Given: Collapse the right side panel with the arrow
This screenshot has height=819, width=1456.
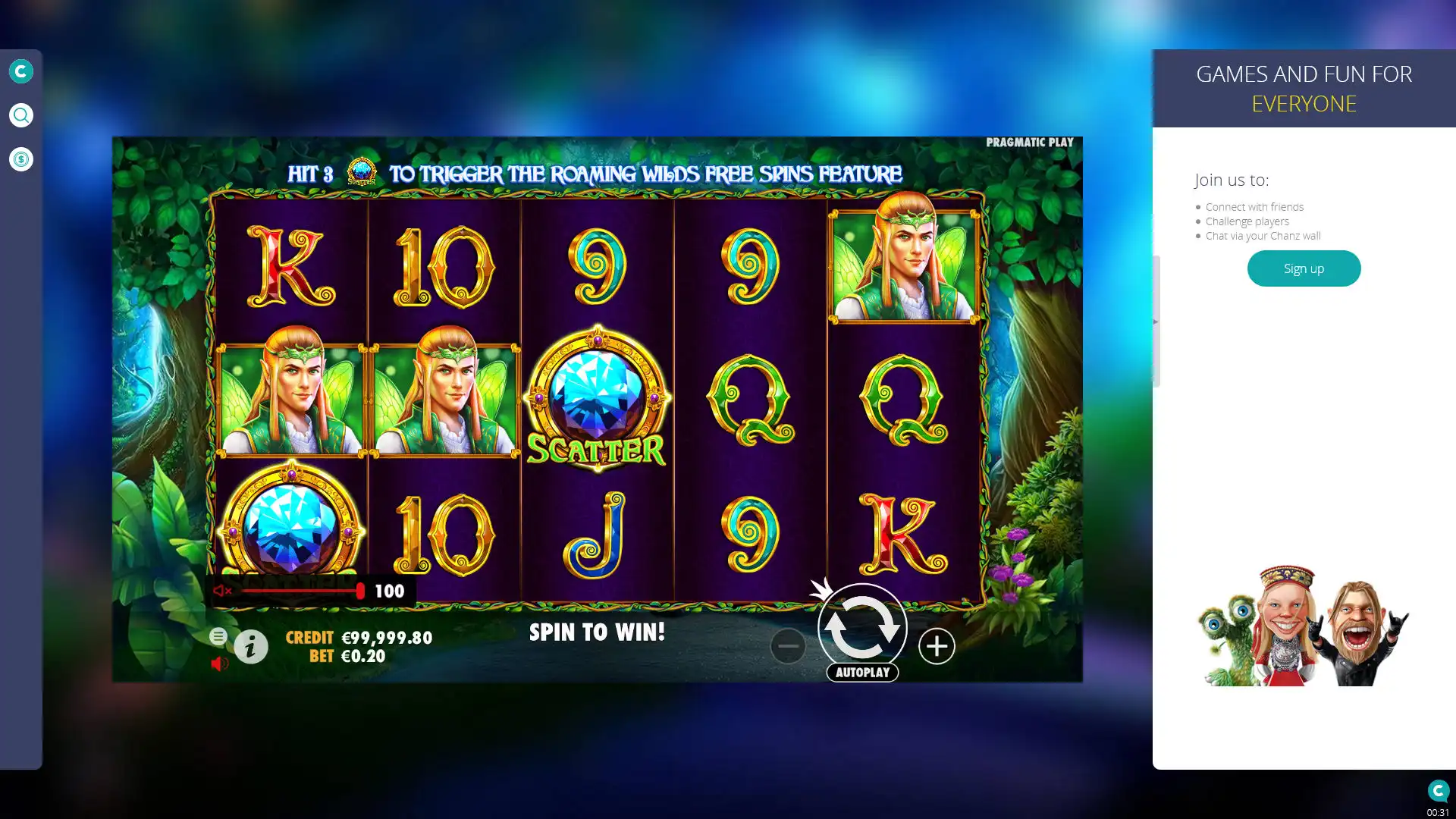Looking at the screenshot, I should [1156, 322].
